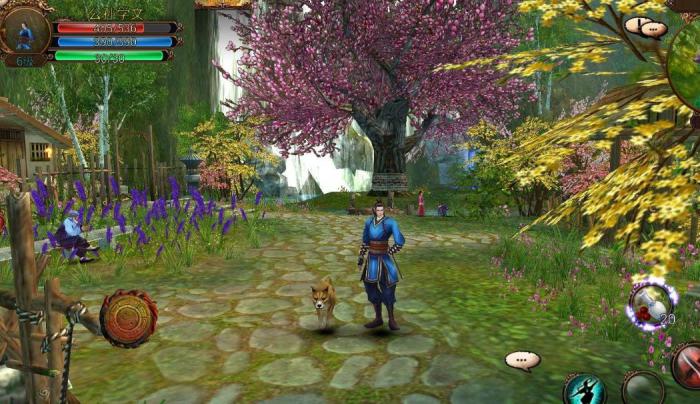Use the potion bottle quick item
Viewport: 700px width, 404px height.
click(x=651, y=304)
